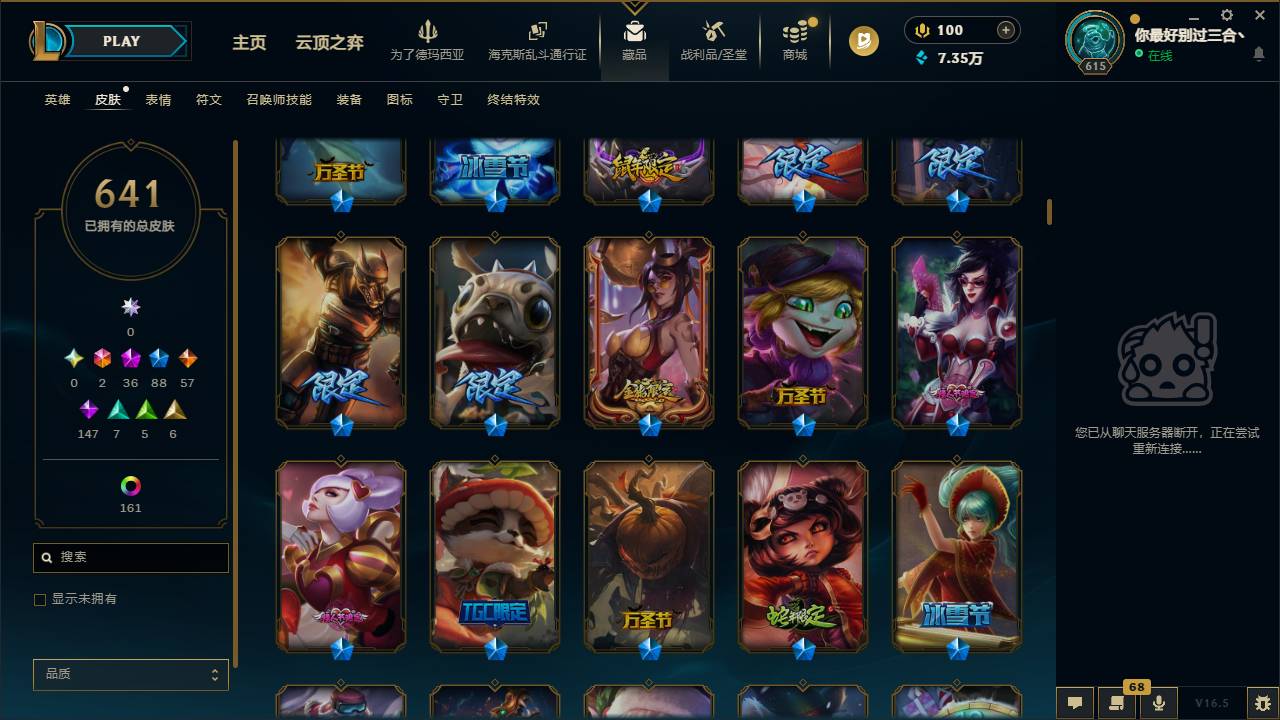
Task: Click the plus button to purchase RP
Action: click(1007, 30)
